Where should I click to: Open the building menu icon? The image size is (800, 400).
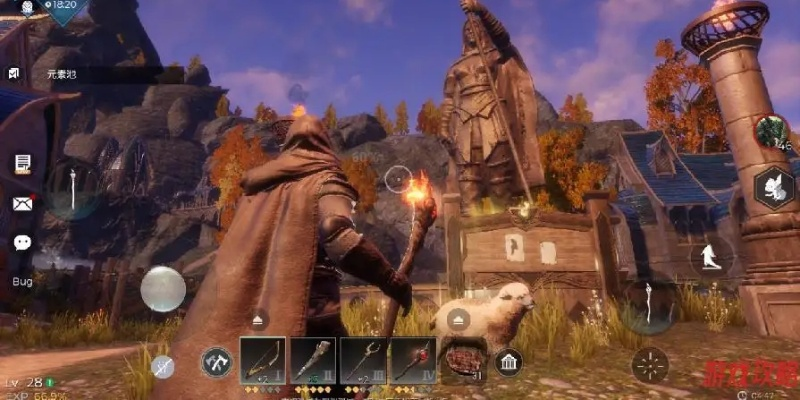coord(508,361)
